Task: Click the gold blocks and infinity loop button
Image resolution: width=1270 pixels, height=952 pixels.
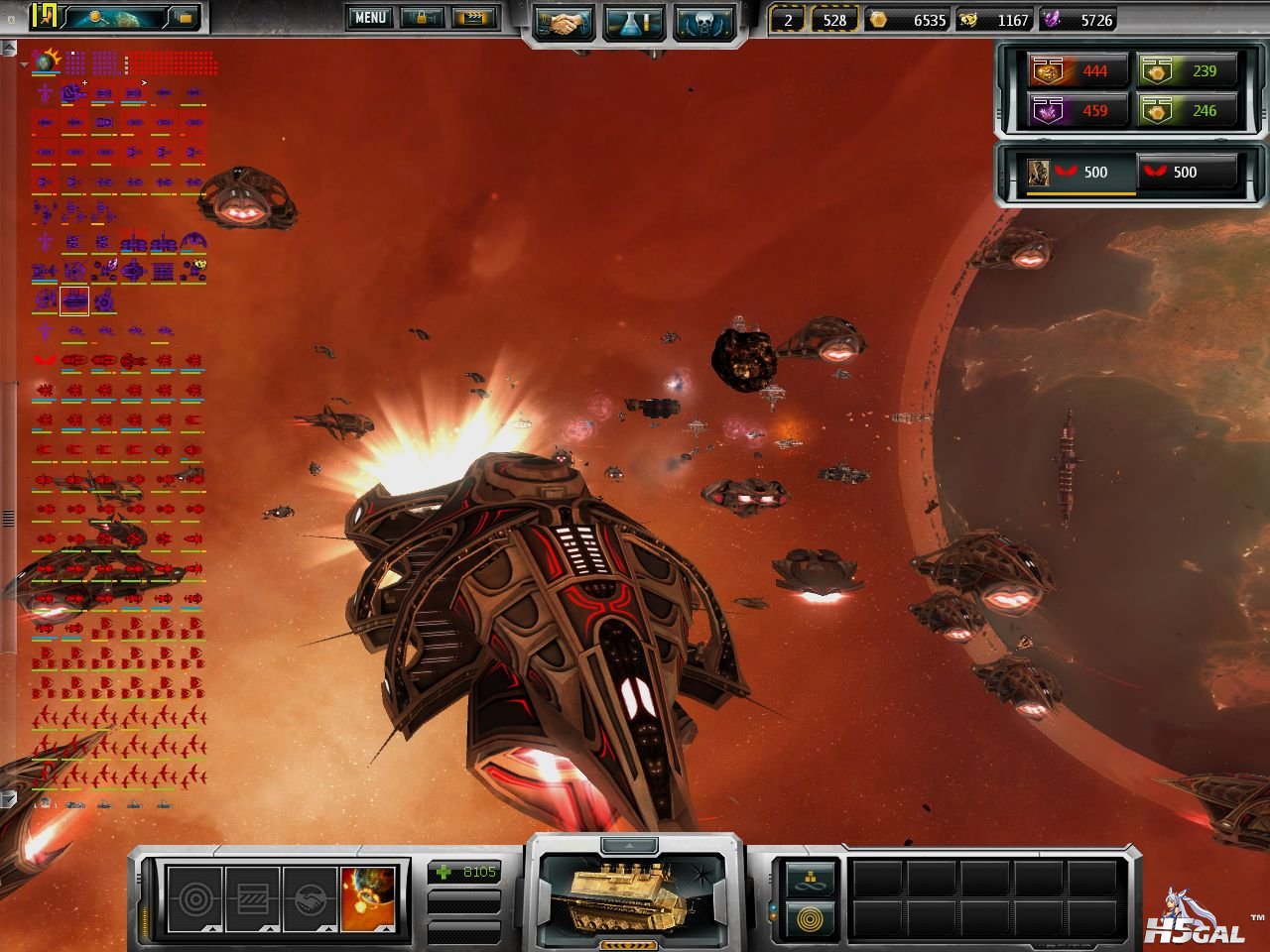Action: pyautogui.click(x=810, y=878)
